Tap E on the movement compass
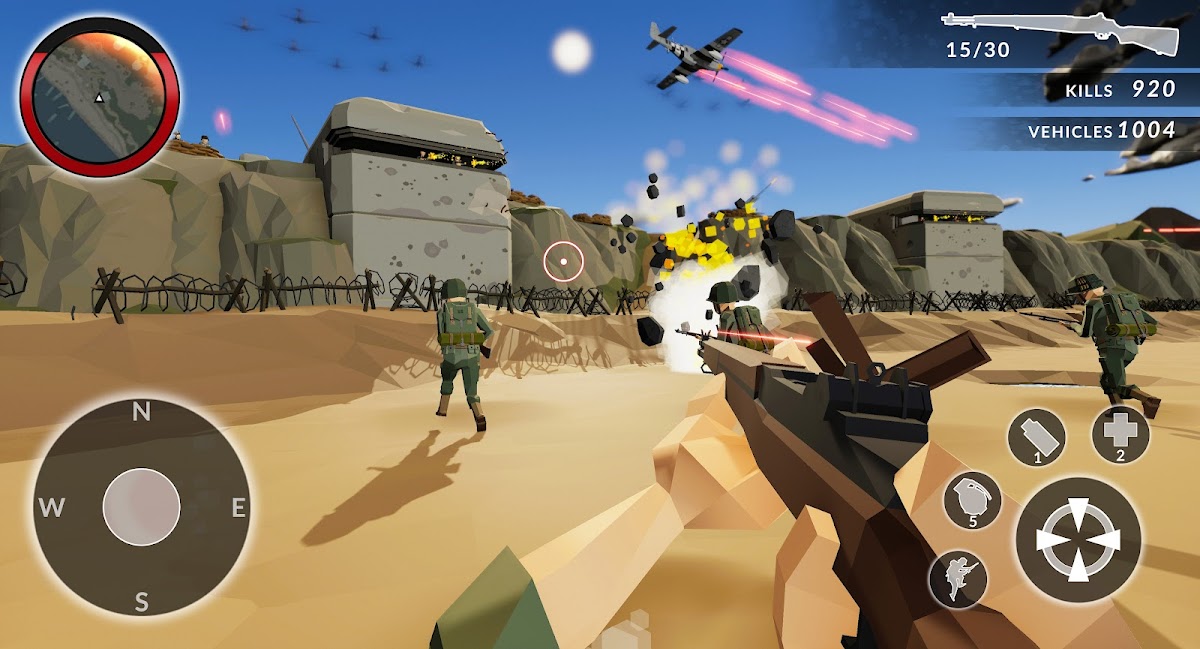This screenshot has height=649, width=1200. (239, 507)
